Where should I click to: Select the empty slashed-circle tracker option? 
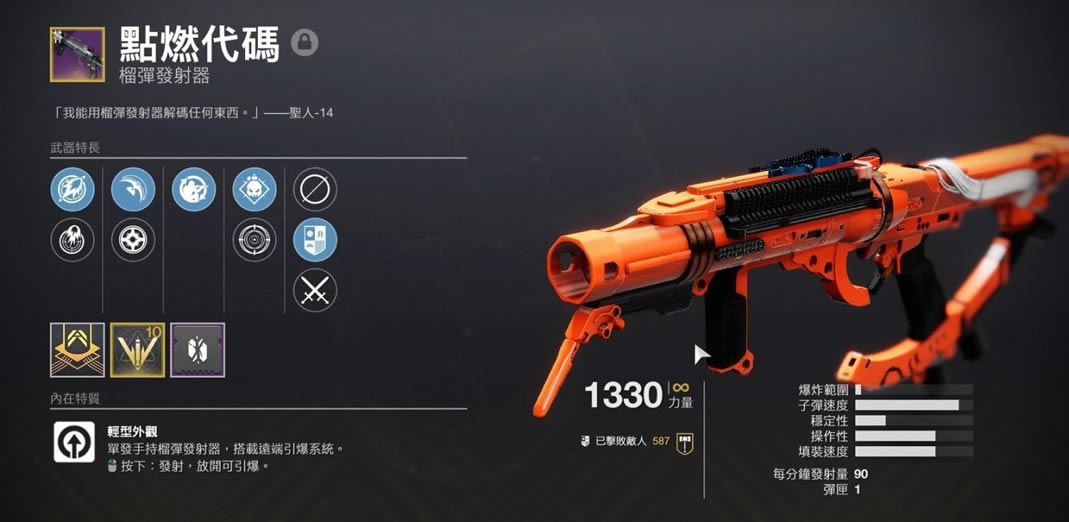click(315, 189)
